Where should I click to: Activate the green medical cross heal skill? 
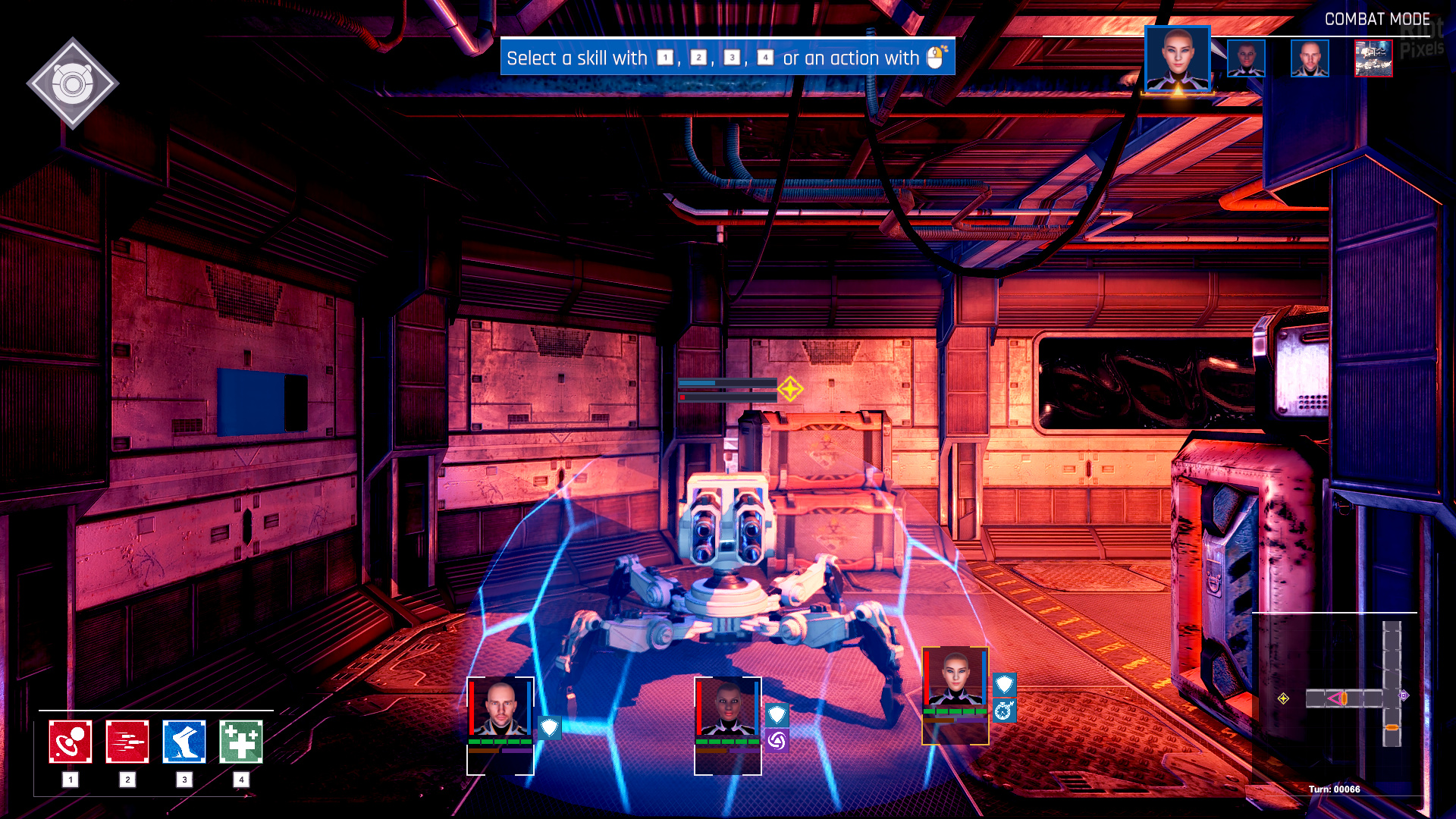click(241, 742)
